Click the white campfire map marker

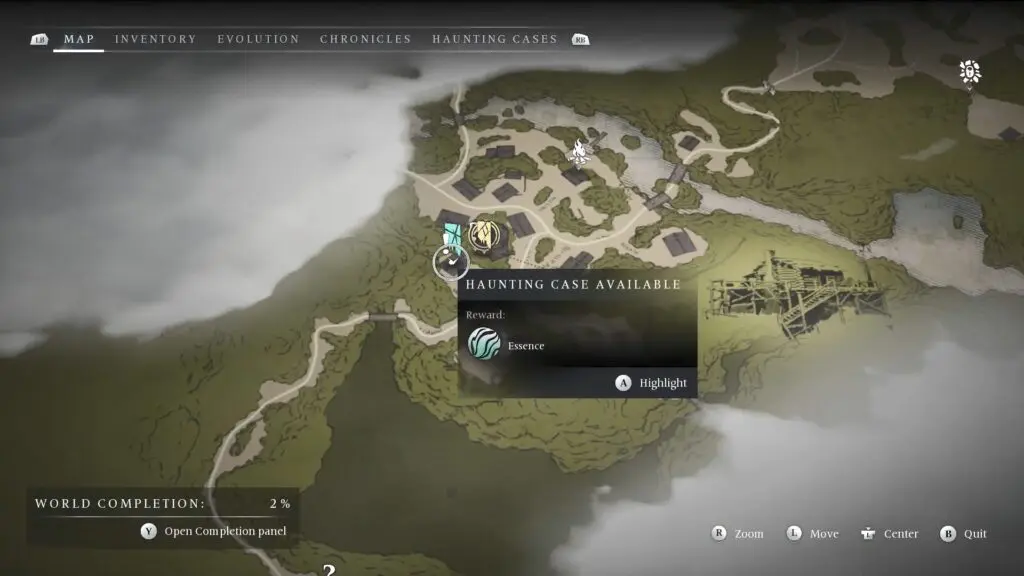tap(578, 151)
